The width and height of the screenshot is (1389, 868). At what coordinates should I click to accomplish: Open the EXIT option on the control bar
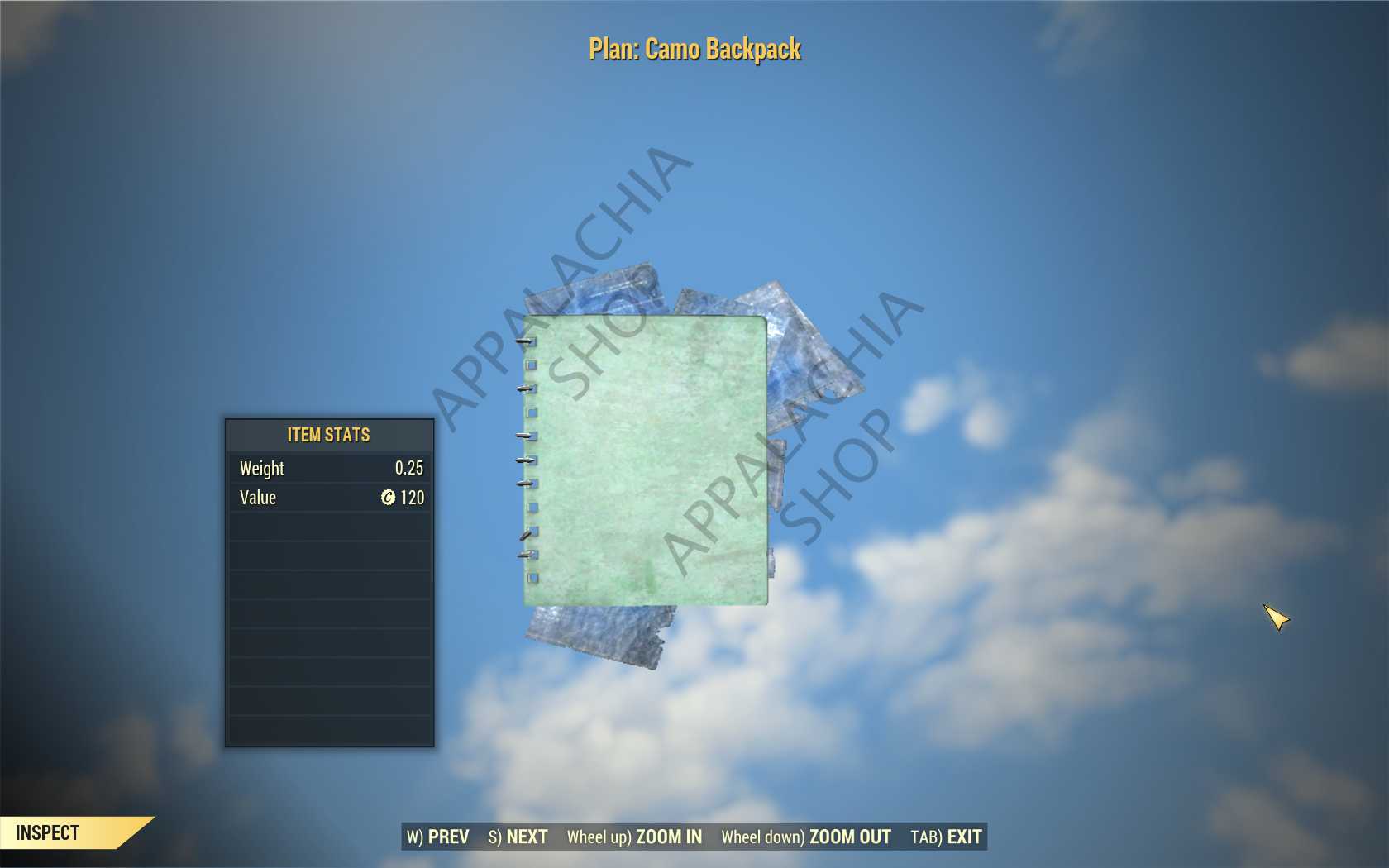(966, 837)
